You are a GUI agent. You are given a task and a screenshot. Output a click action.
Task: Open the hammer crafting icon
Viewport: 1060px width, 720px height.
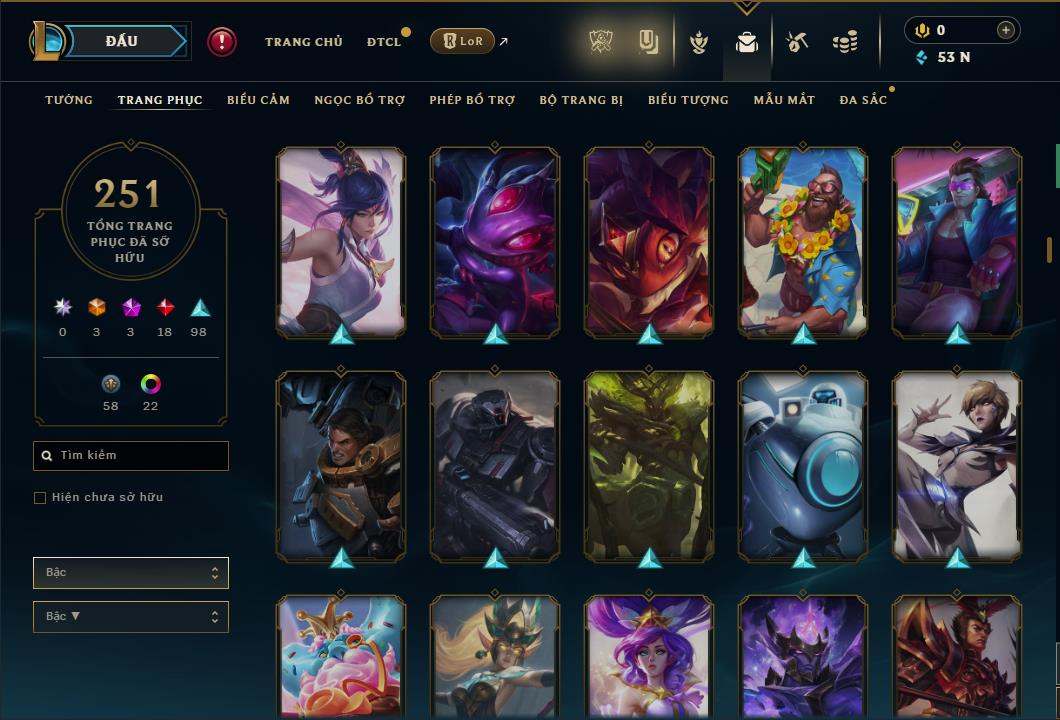pyautogui.click(x=796, y=42)
